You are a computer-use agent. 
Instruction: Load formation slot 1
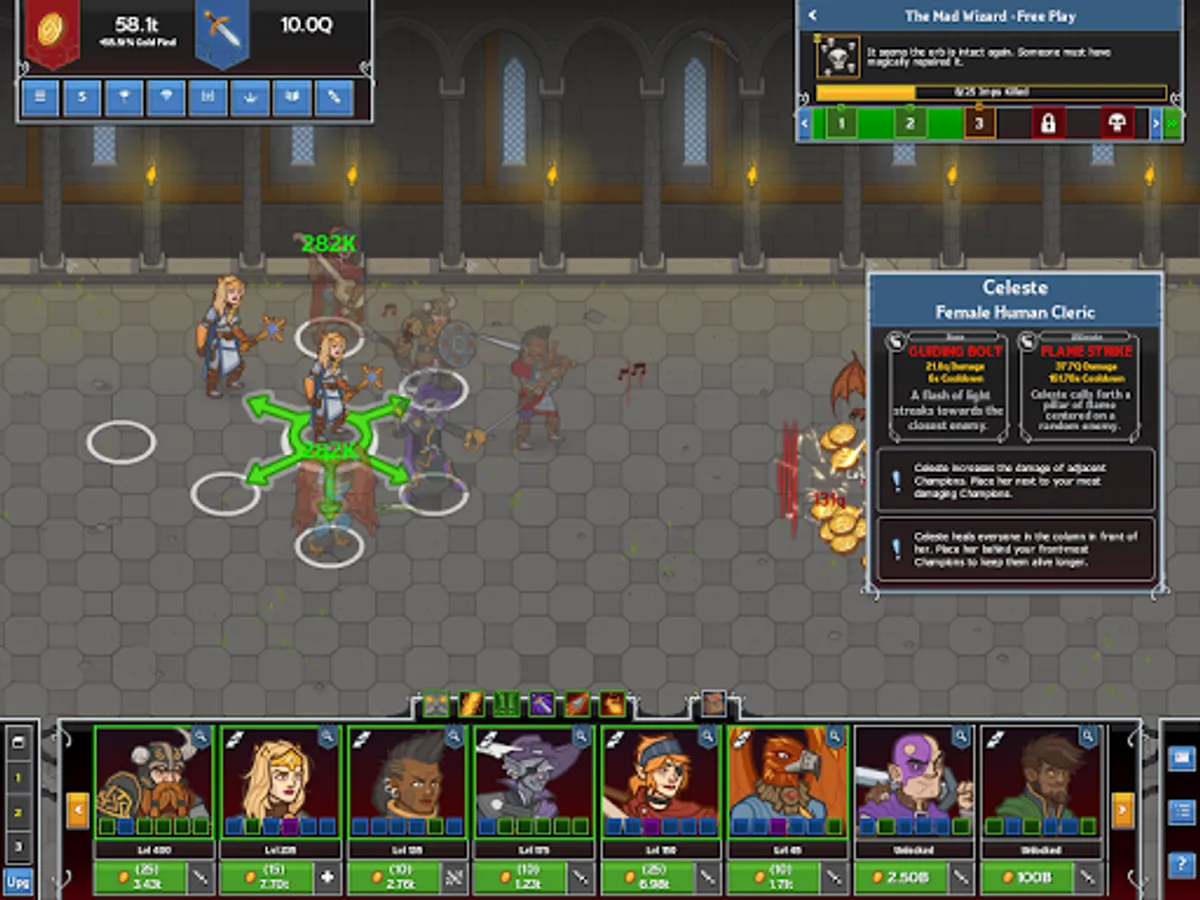pyautogui.click(x=17, y=777)
